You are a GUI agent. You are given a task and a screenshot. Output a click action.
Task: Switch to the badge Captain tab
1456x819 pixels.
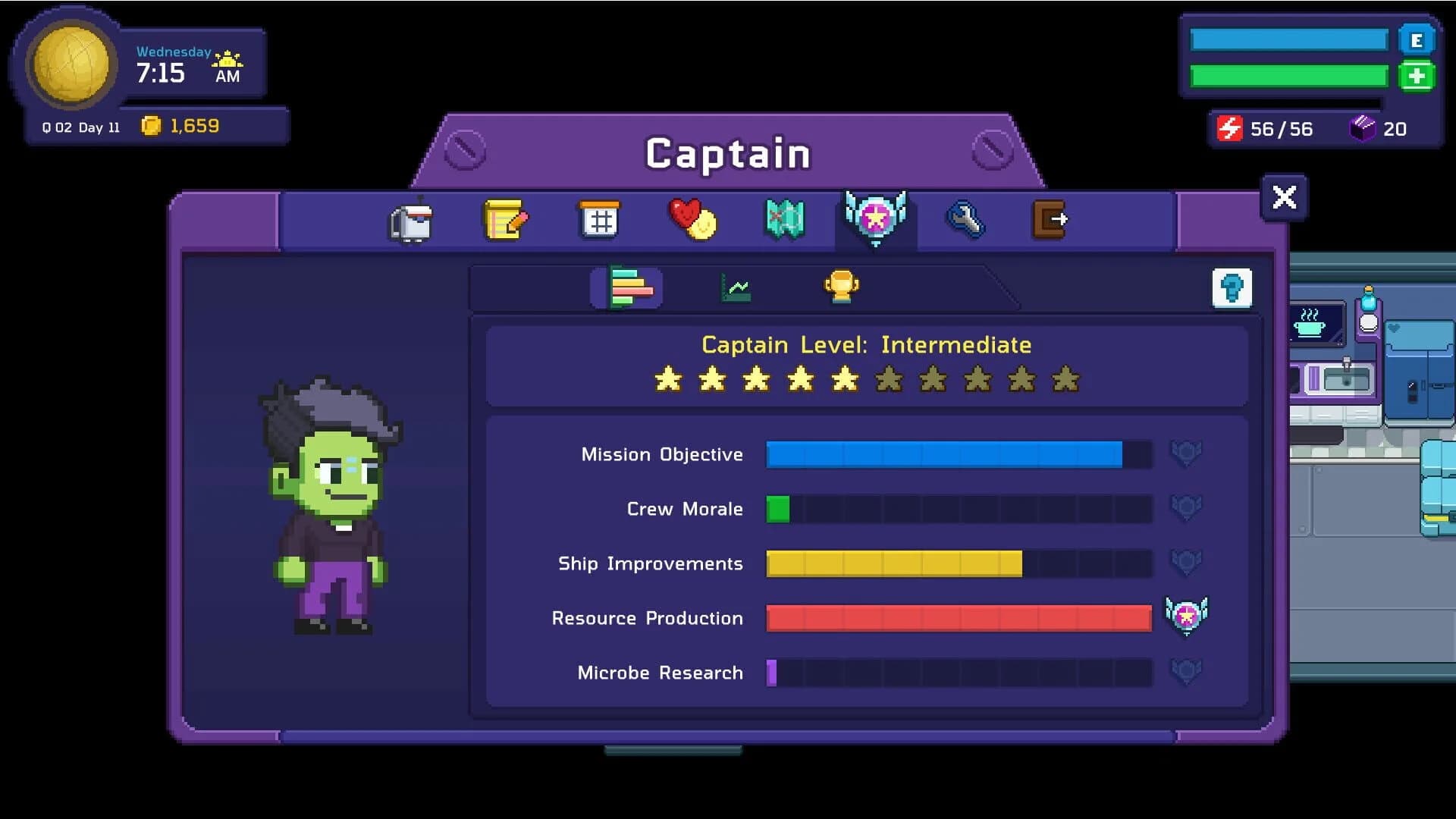(875, 220)
